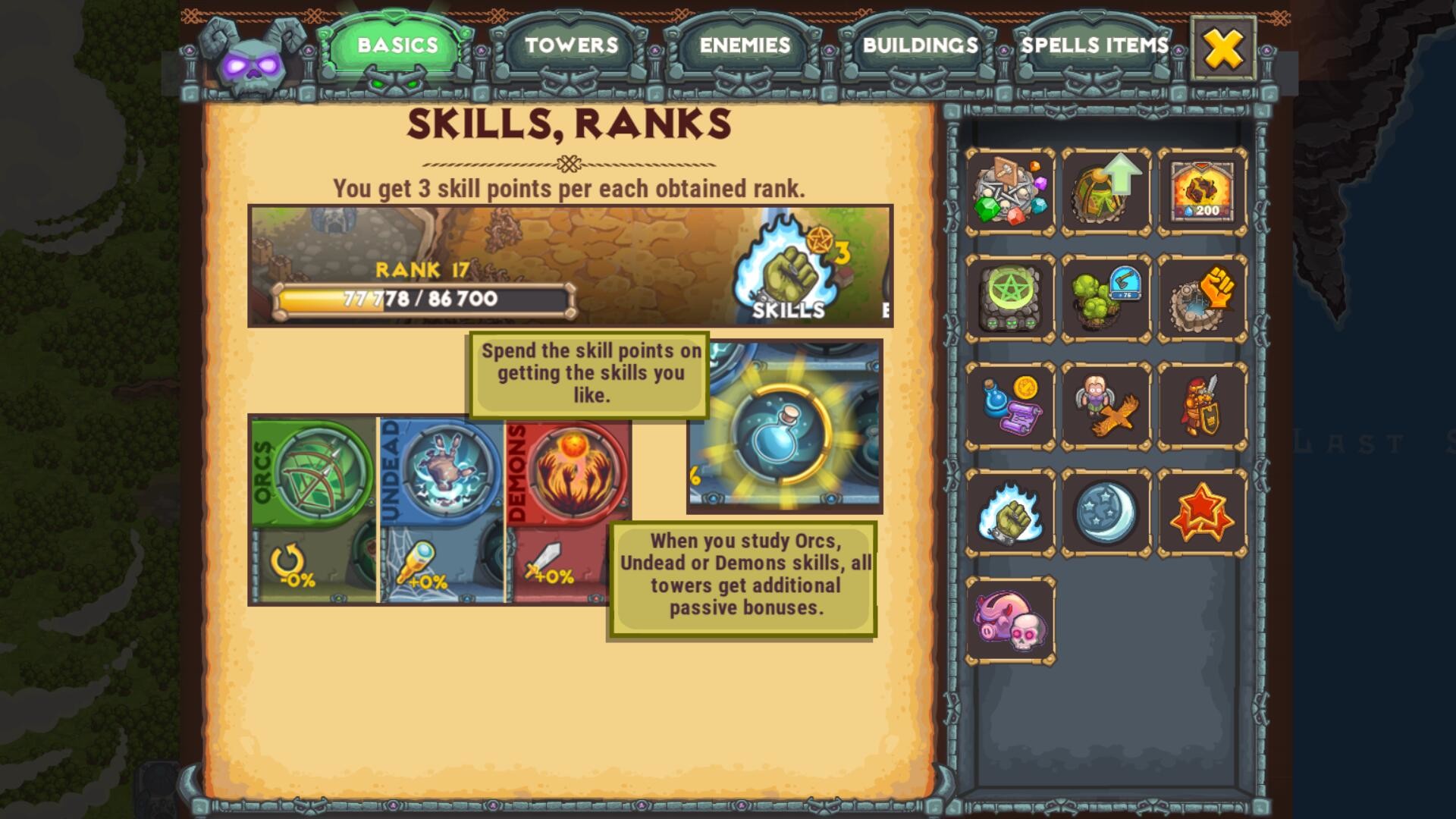Select the gem pile help topic icon
Screen dimensions: 1456x819
1011,189
